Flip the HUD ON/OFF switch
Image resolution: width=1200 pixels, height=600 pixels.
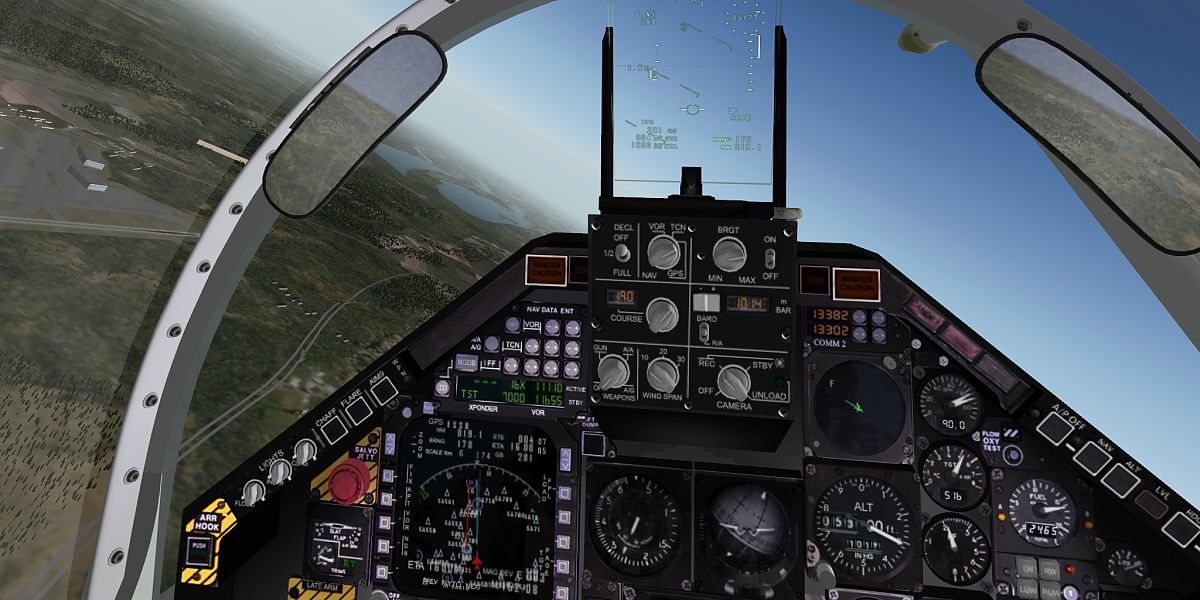(770, 256)
